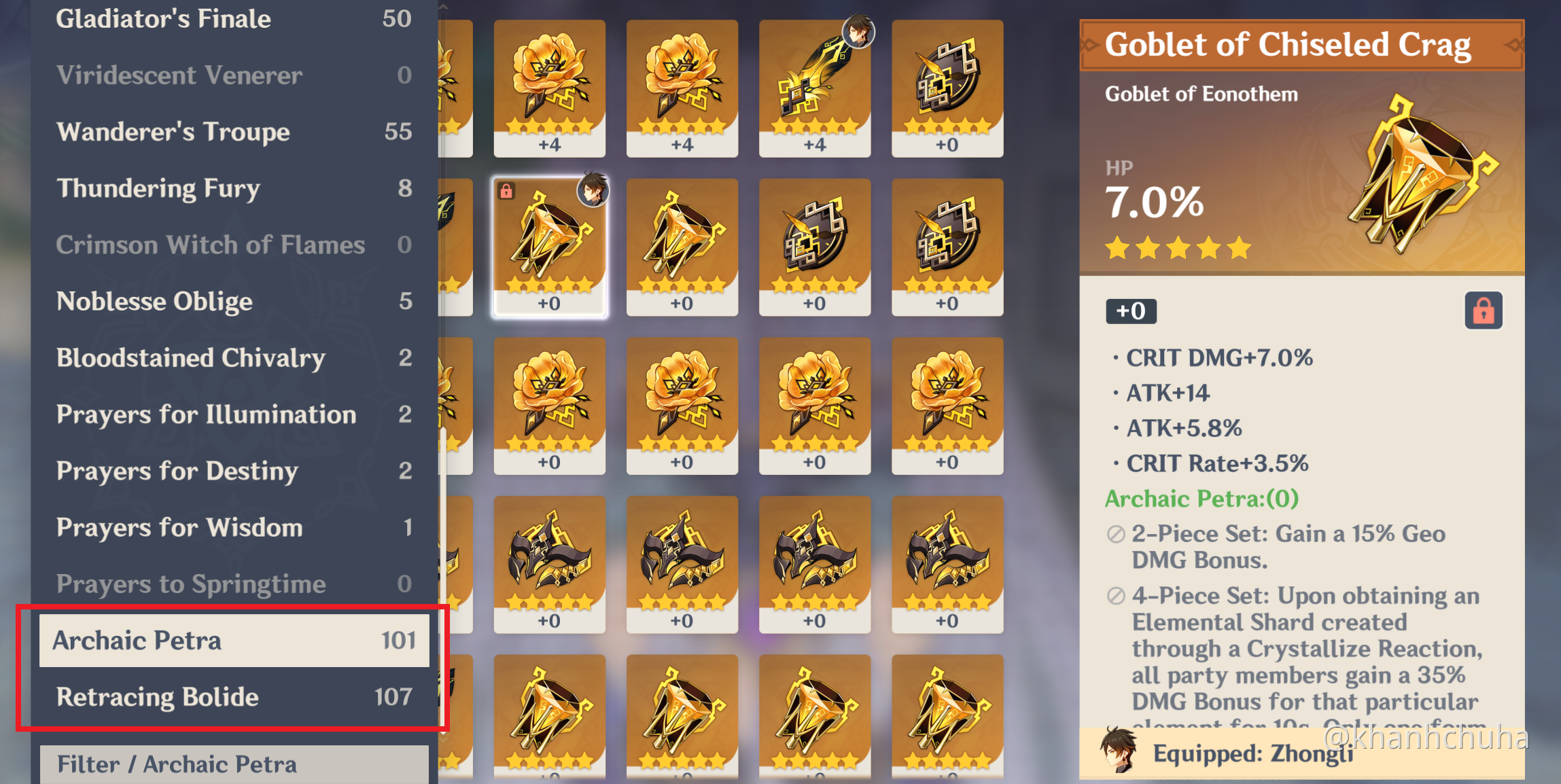Click the golden flower artifact with +4

[x=549, y=88]
